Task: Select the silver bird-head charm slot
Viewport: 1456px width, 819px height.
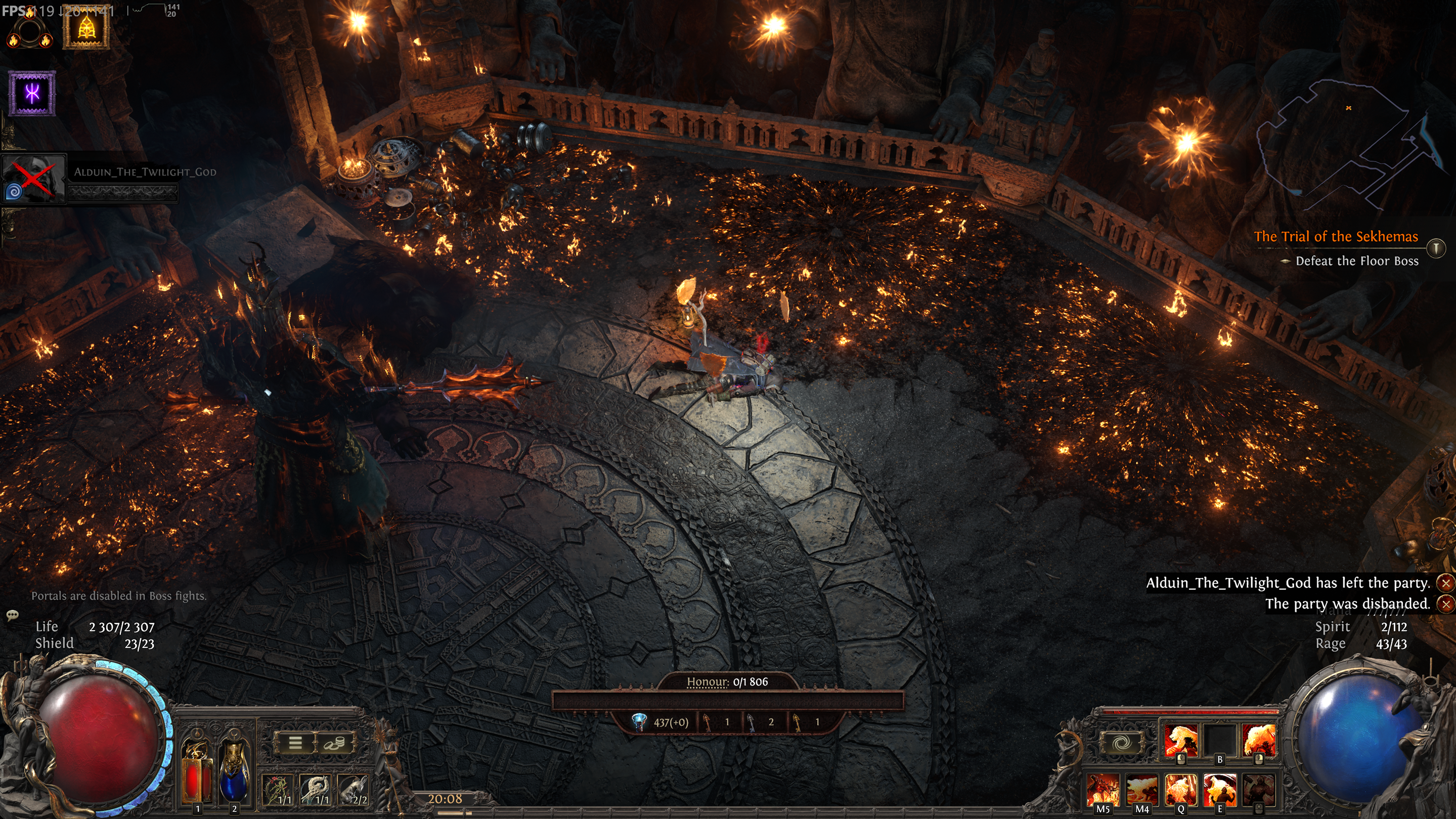Action: click(316, 789)
